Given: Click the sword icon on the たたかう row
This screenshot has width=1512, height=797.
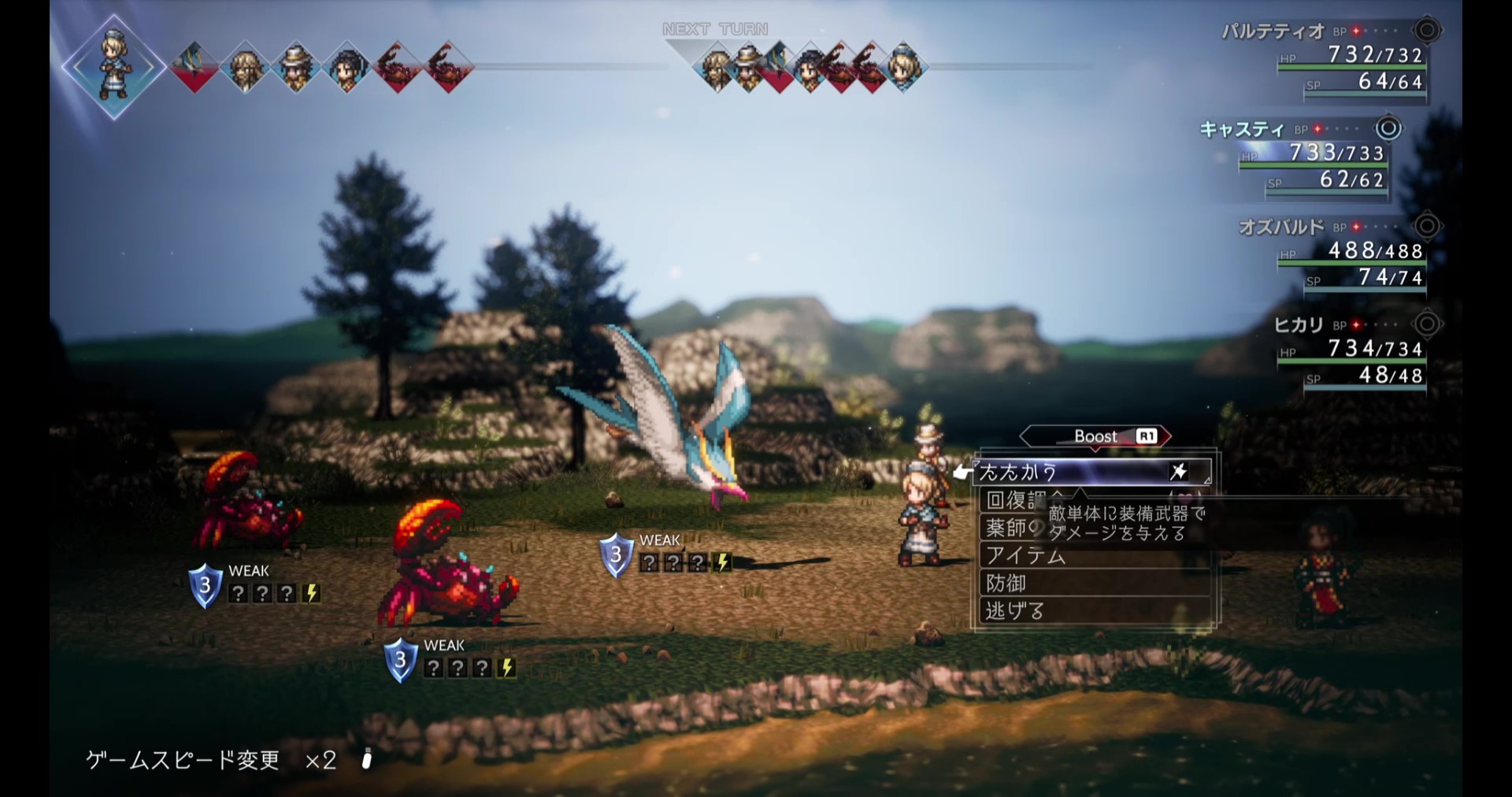Looking at the screenshot, I should (1178, 472).
